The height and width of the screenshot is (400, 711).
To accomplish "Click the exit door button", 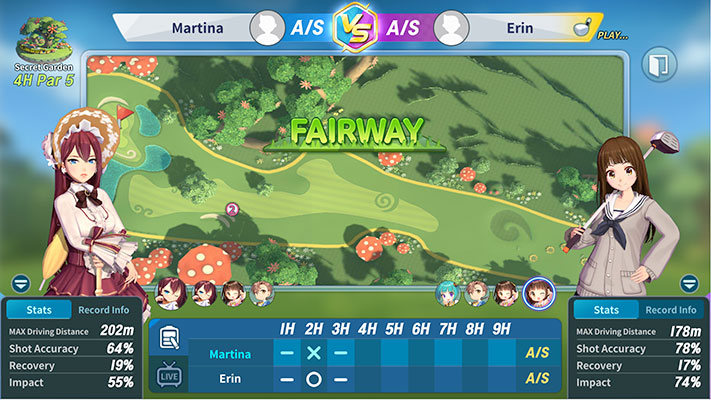I will 659,65.
